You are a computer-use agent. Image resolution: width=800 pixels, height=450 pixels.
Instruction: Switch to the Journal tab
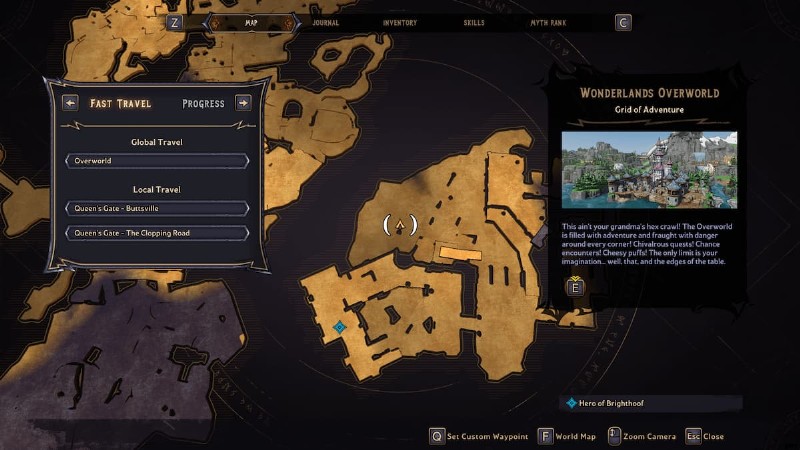pos(325,22)
